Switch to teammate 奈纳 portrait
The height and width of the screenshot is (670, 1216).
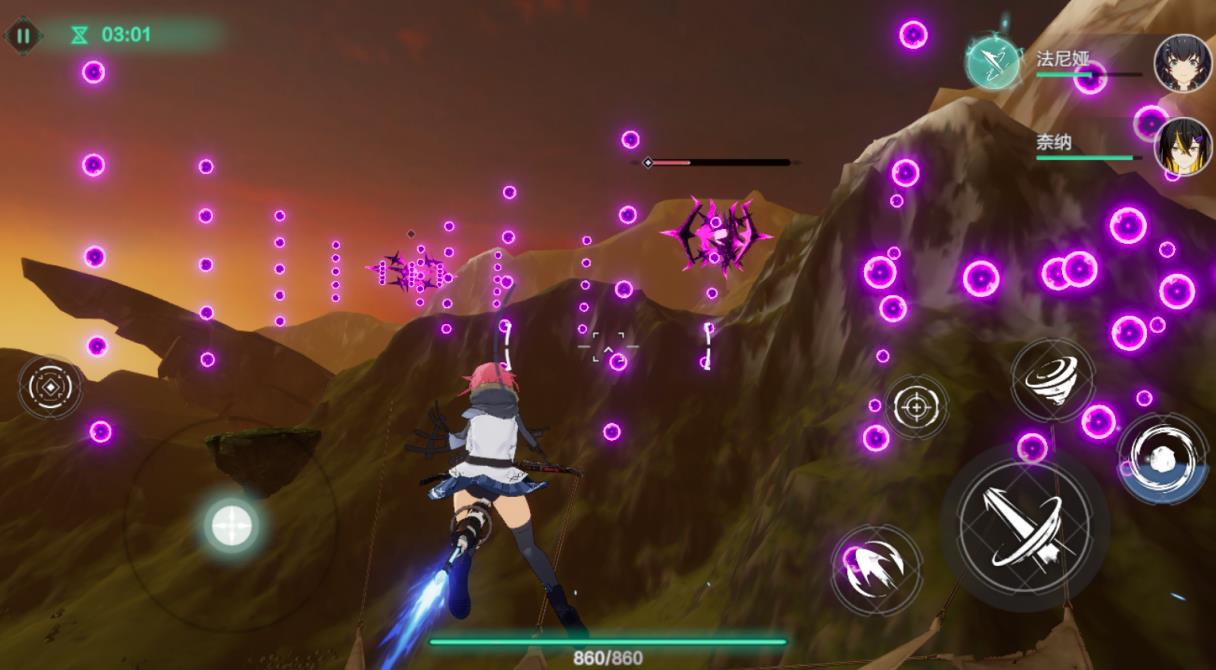pyautogui.click(x=1183, y=146)
